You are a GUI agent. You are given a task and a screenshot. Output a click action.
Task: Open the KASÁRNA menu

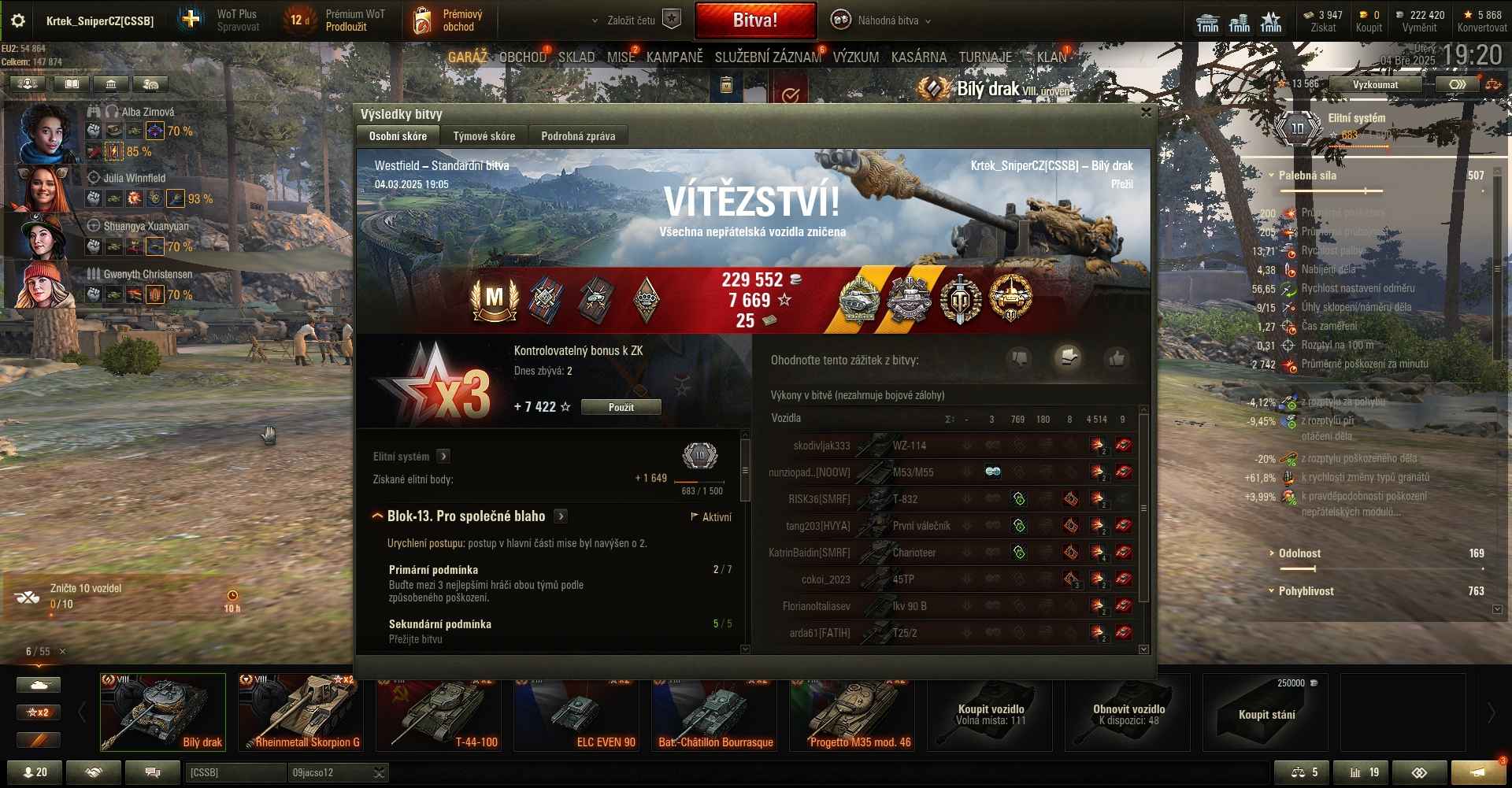coord(918,57)
